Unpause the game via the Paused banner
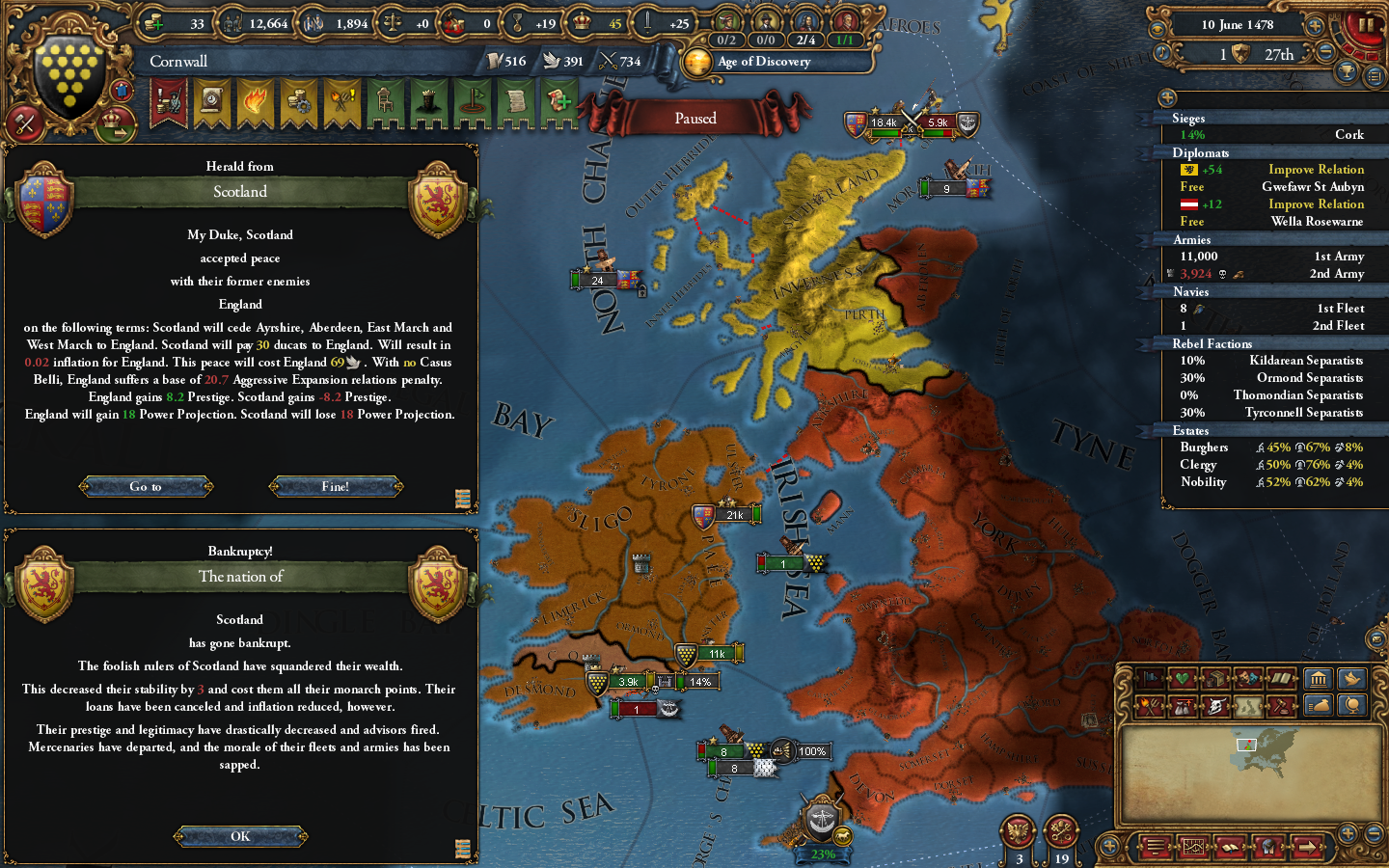The image size is (1389, 868). (x=694, y=118)
